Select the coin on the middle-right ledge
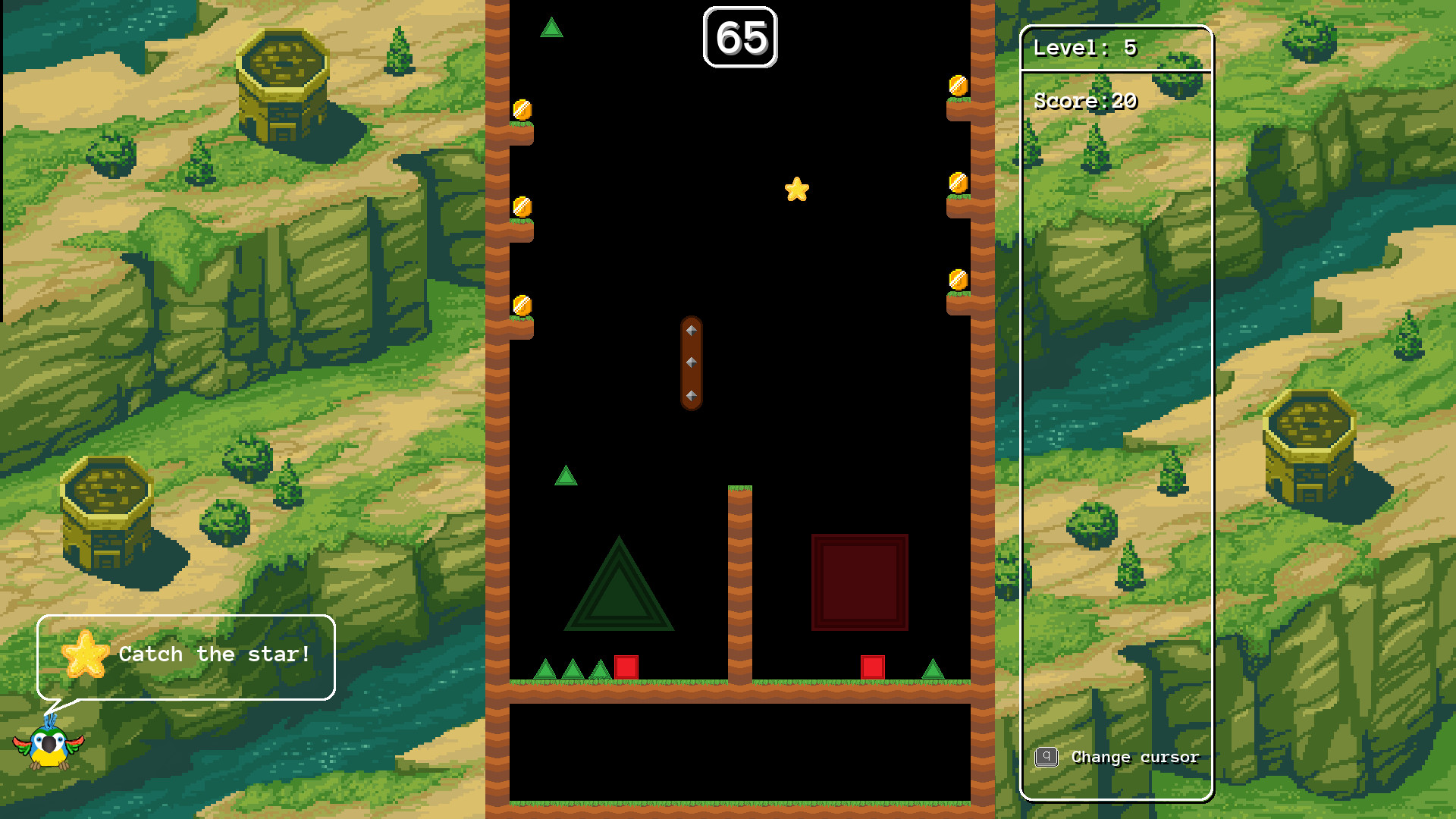Viewport: 1456px width, 819px height. point(957,183)
